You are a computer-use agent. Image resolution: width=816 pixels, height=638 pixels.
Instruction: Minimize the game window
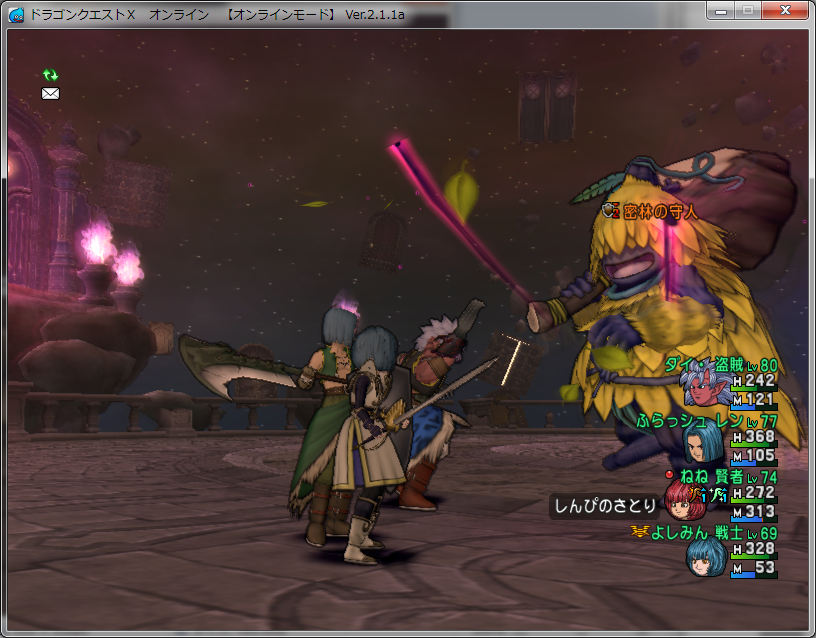[722, 10]
